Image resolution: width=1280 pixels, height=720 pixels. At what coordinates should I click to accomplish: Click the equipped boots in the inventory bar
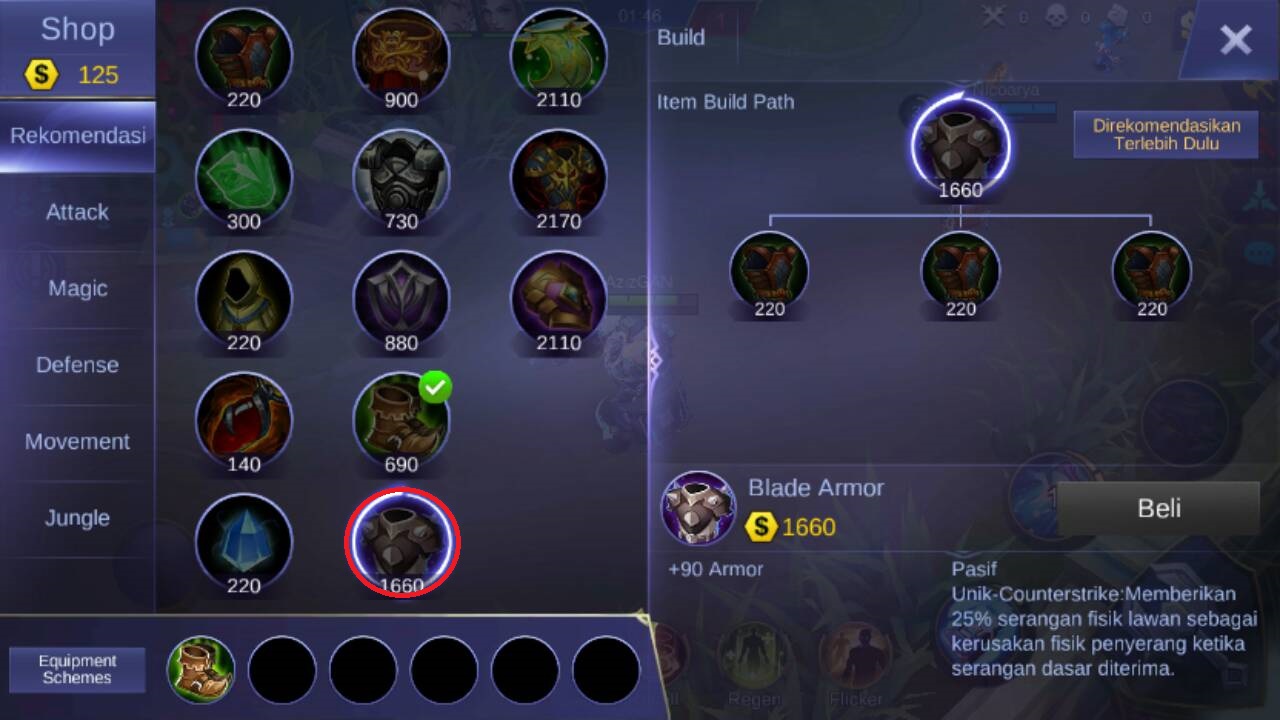point(201,669)
